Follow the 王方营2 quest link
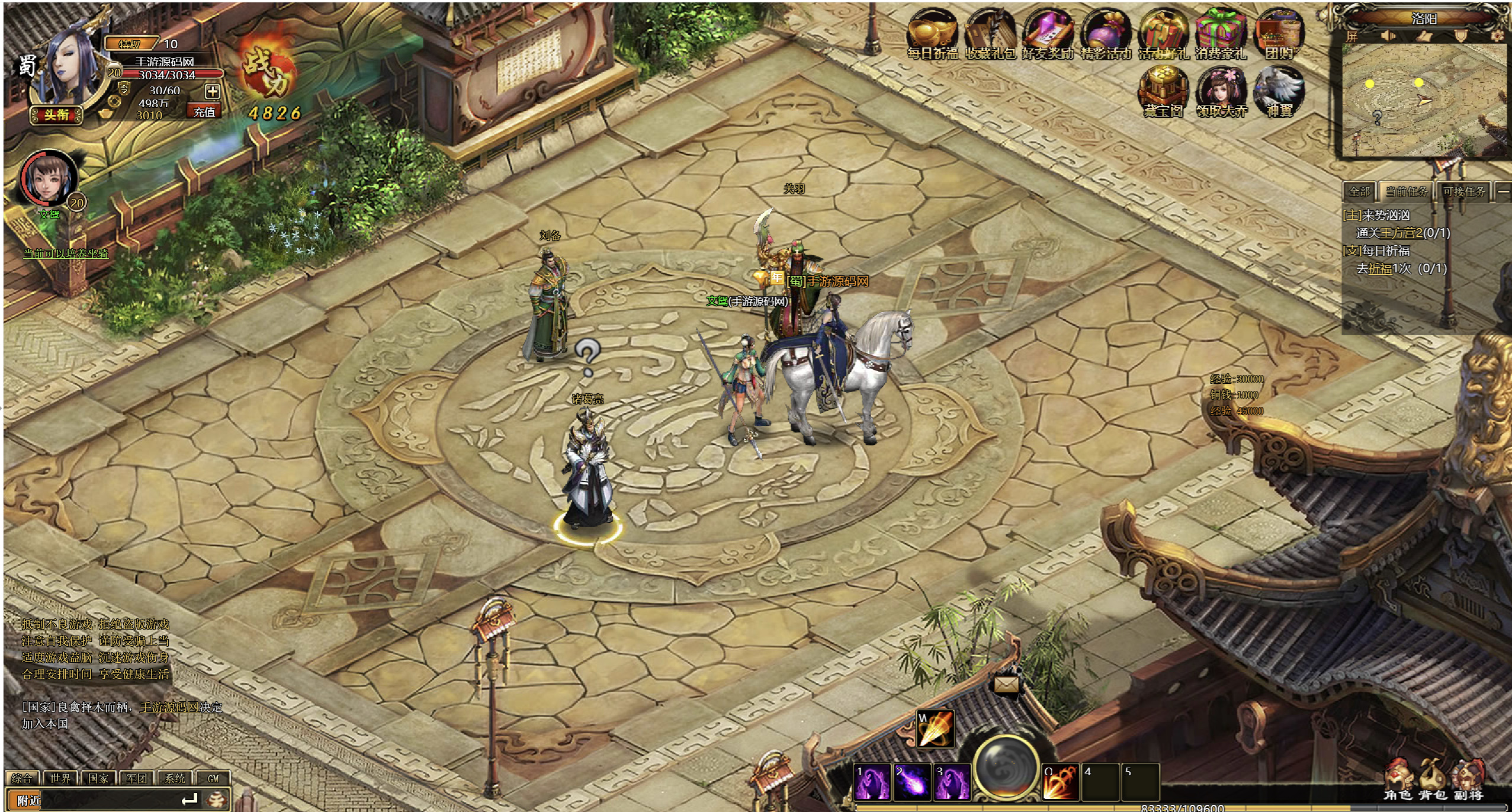The height and width of the screenshot is (812, 1512). coord(1401,233)
